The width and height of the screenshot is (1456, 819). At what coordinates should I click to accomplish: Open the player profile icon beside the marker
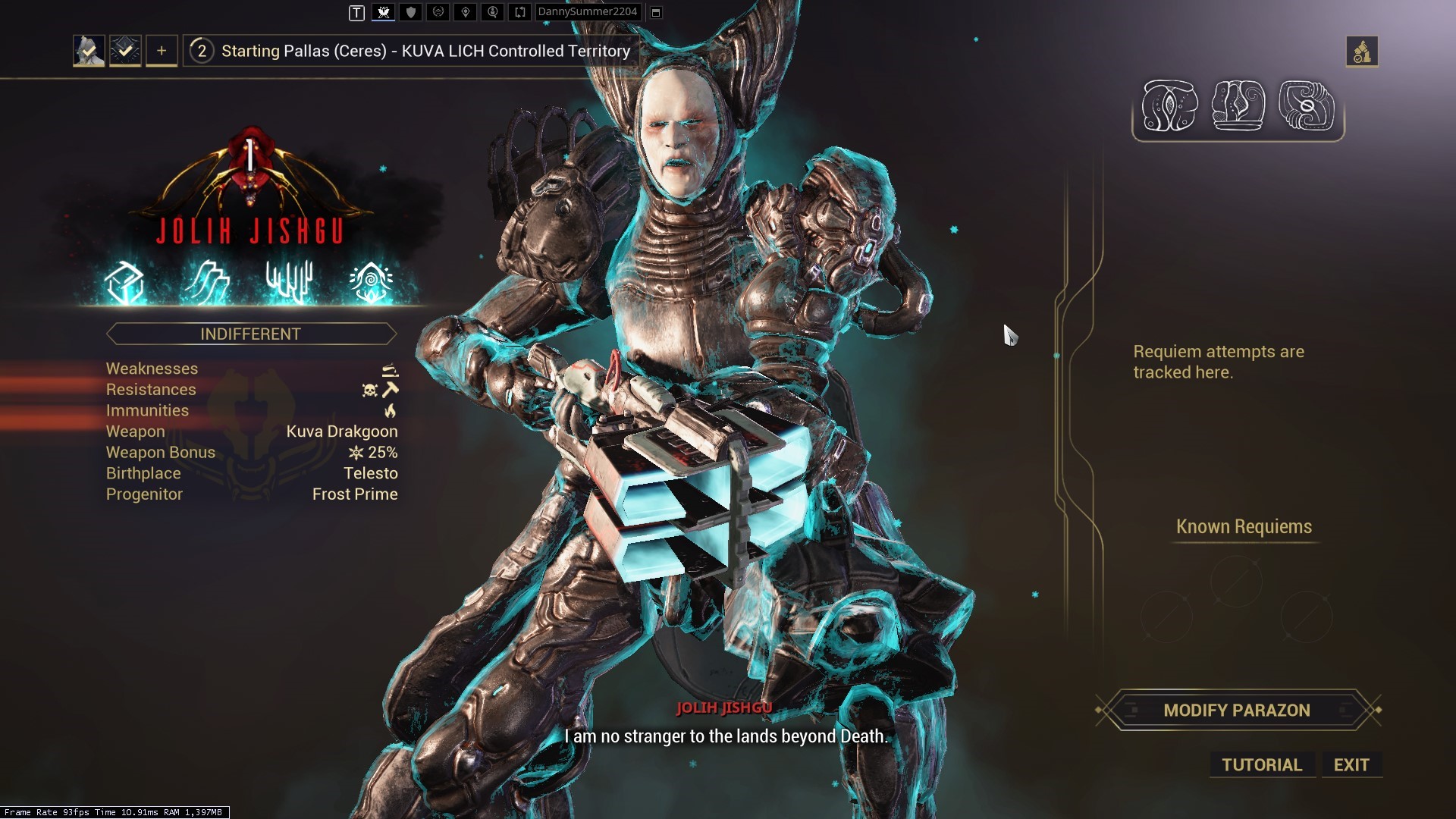click(x=492, y=12)
